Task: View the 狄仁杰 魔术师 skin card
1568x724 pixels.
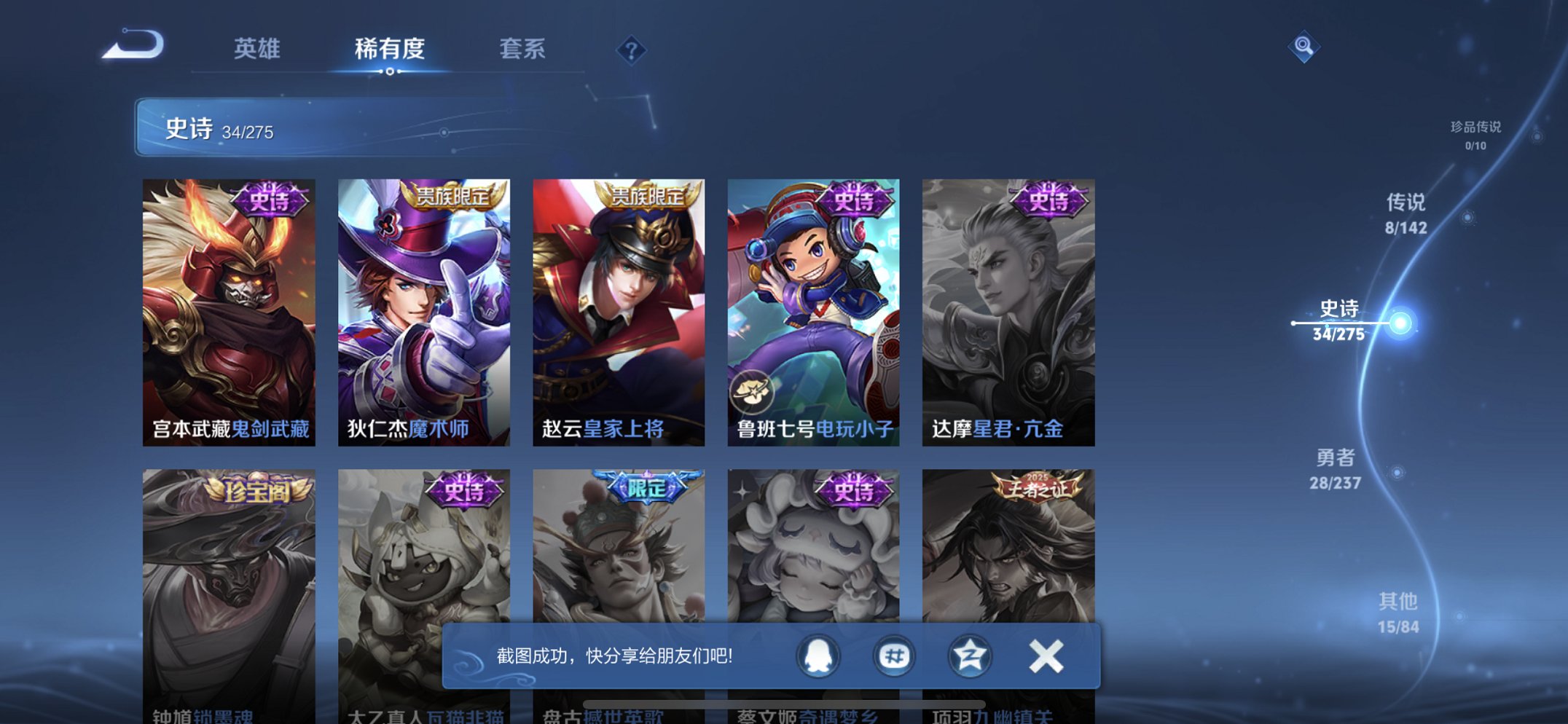Action: 424,306
